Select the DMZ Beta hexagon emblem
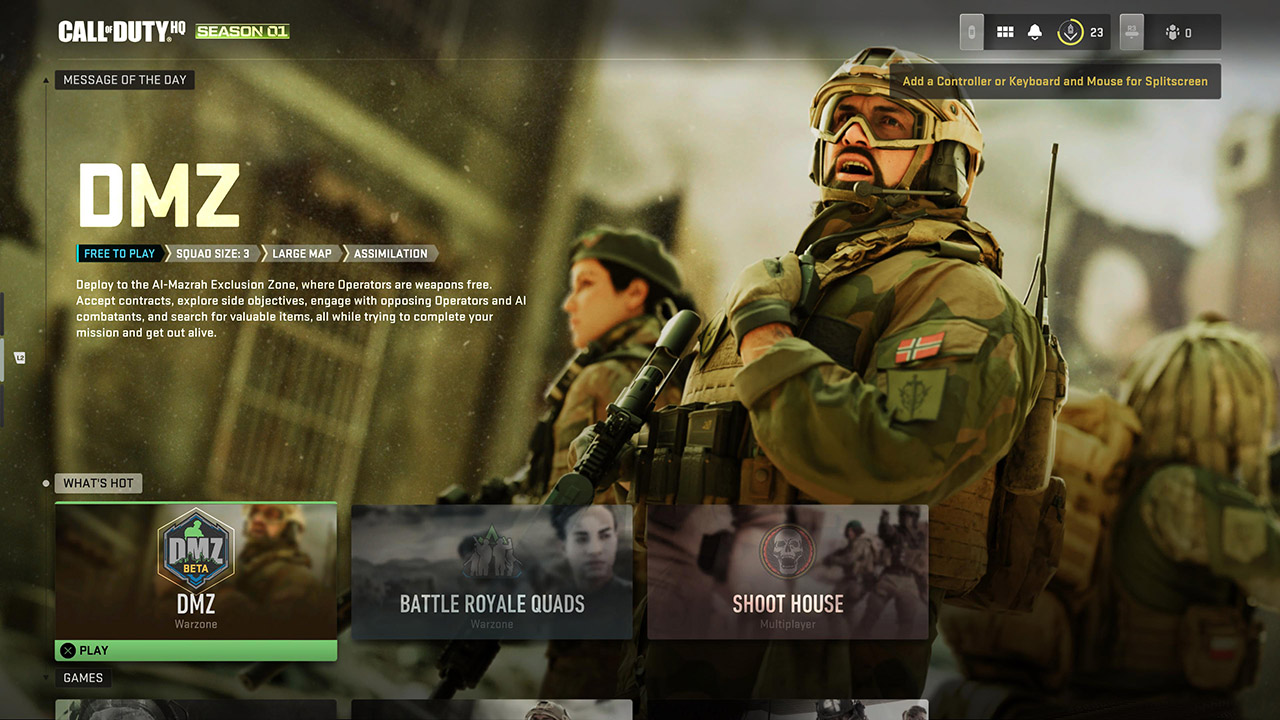1280x720 pixels. [195, 549]
